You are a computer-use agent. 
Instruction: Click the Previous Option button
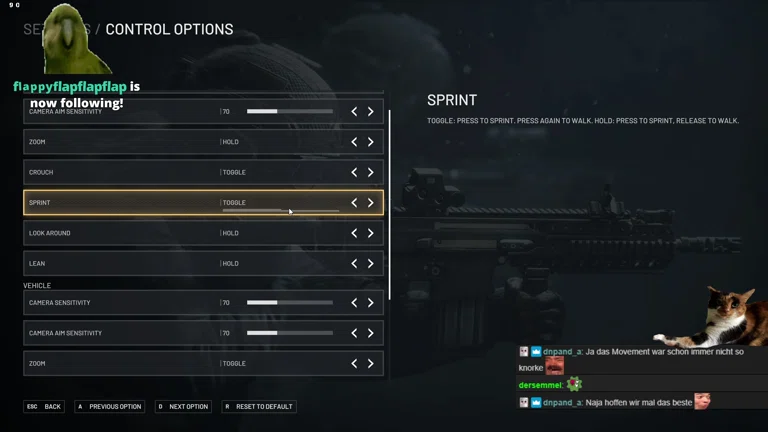click(110, 407)
